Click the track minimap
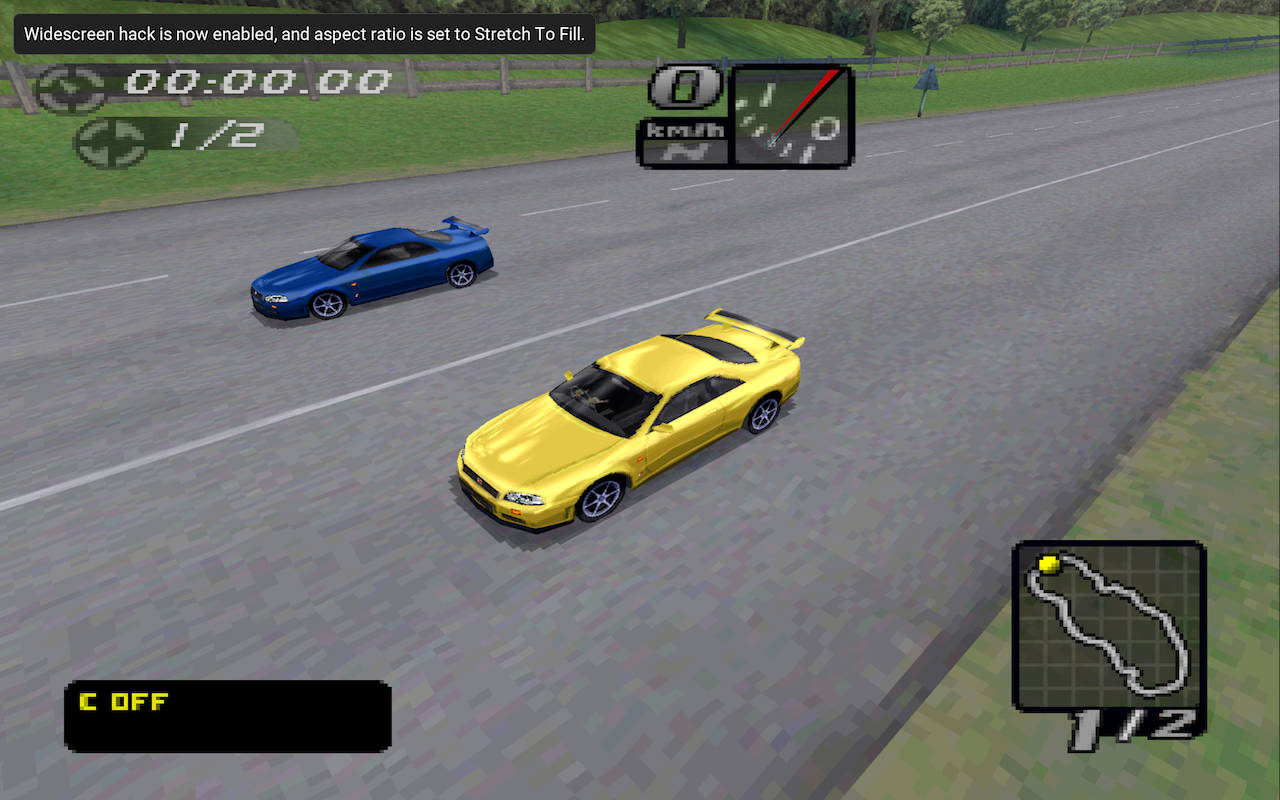The height and width of the screenshot is (800, 1280). [1109, 625]
